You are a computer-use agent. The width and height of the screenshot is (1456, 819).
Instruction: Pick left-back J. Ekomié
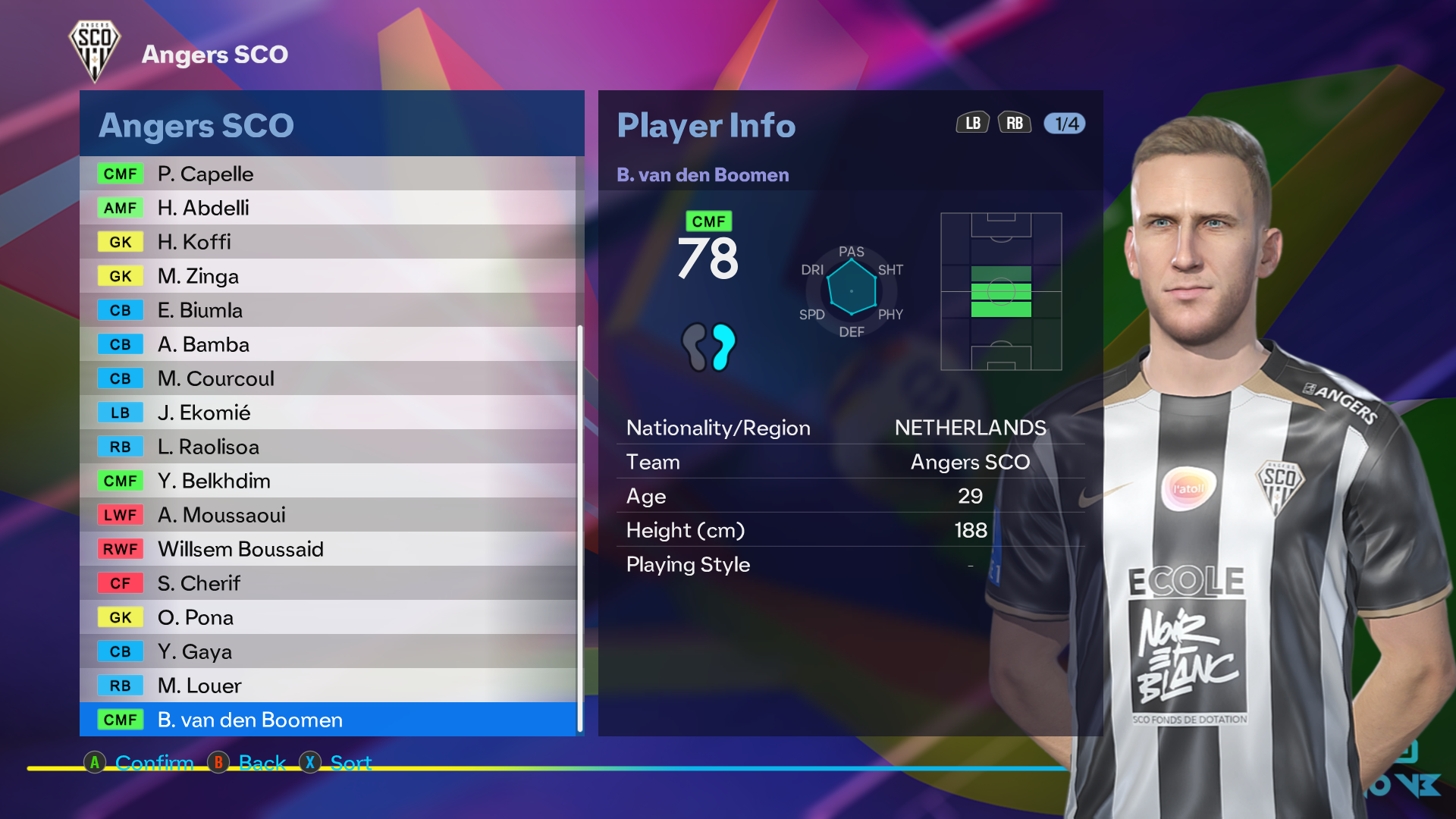coord(328,413)
